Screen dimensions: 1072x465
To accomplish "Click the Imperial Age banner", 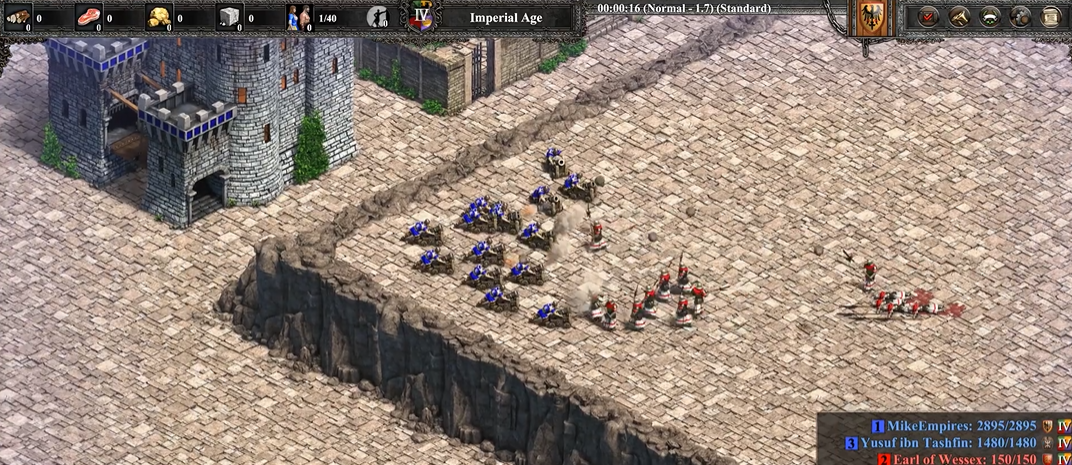I will tap(505, 17).
